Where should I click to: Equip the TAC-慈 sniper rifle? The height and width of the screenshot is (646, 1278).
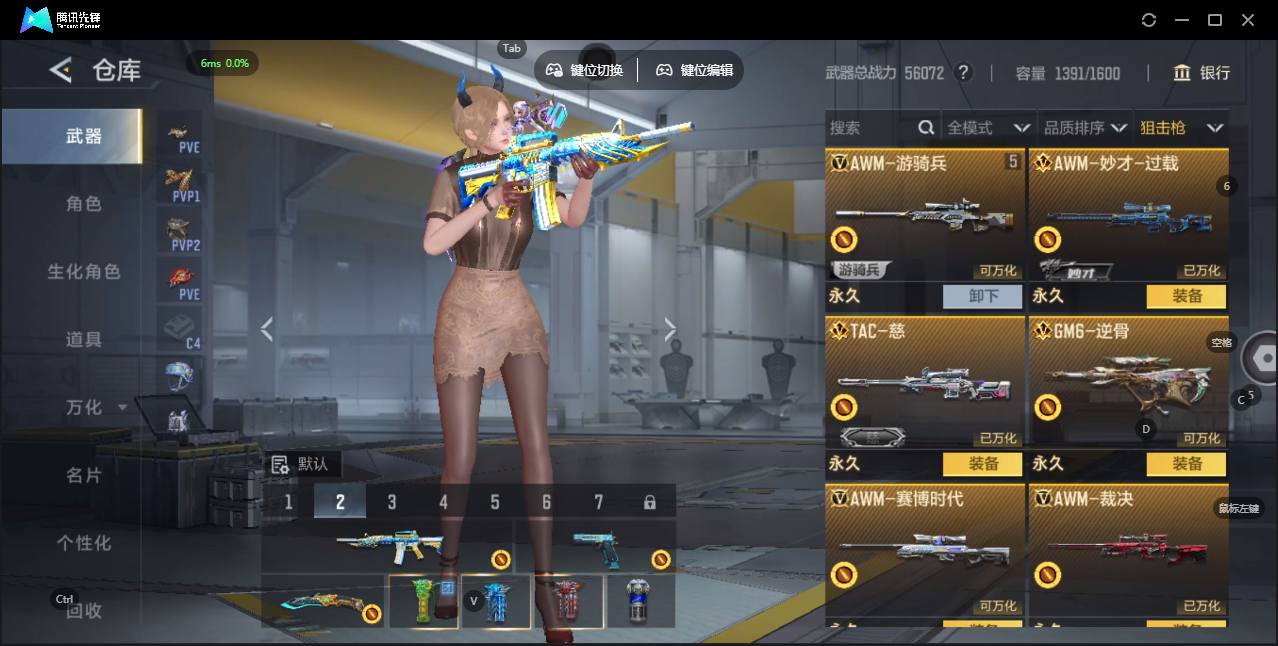(983, 464)
